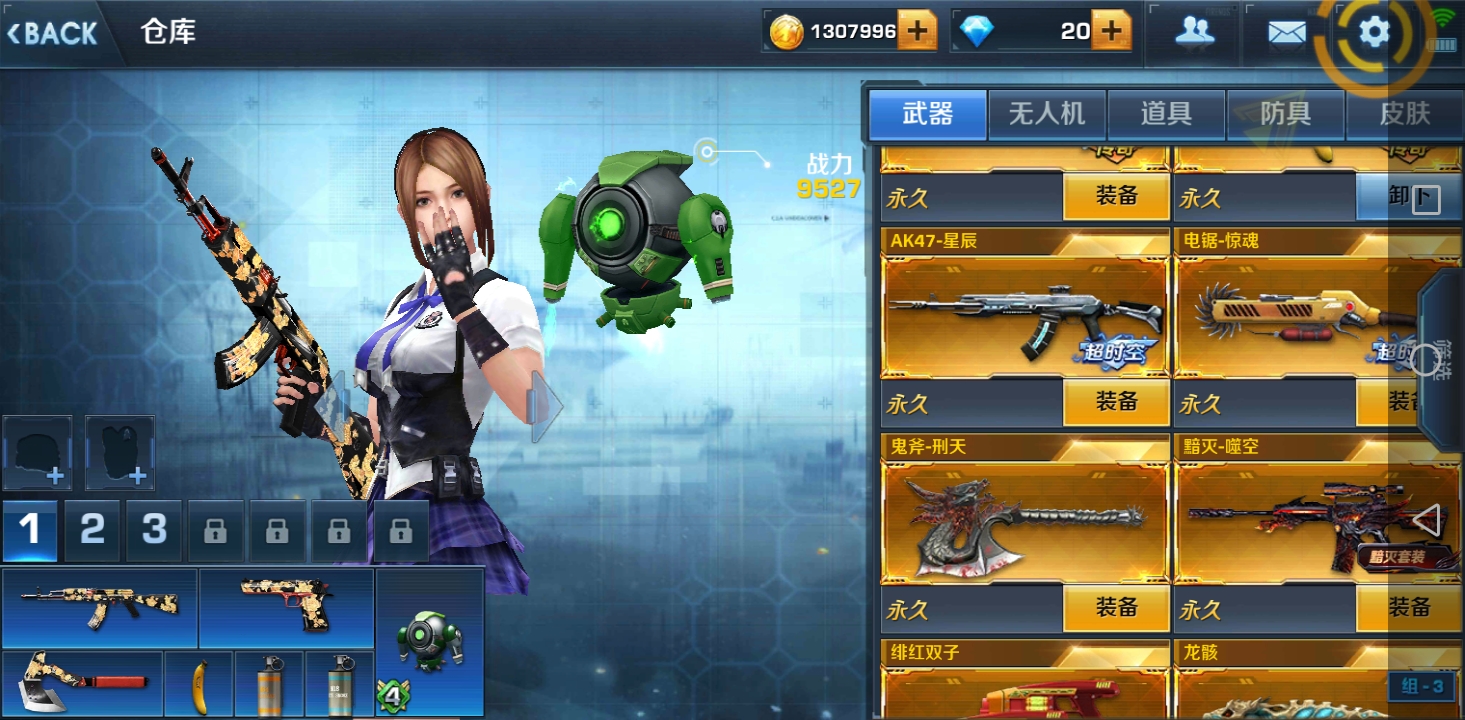Show the 皮肤 tab
This screenshot has height=720, width=1465.
[x=1404, y=114]
